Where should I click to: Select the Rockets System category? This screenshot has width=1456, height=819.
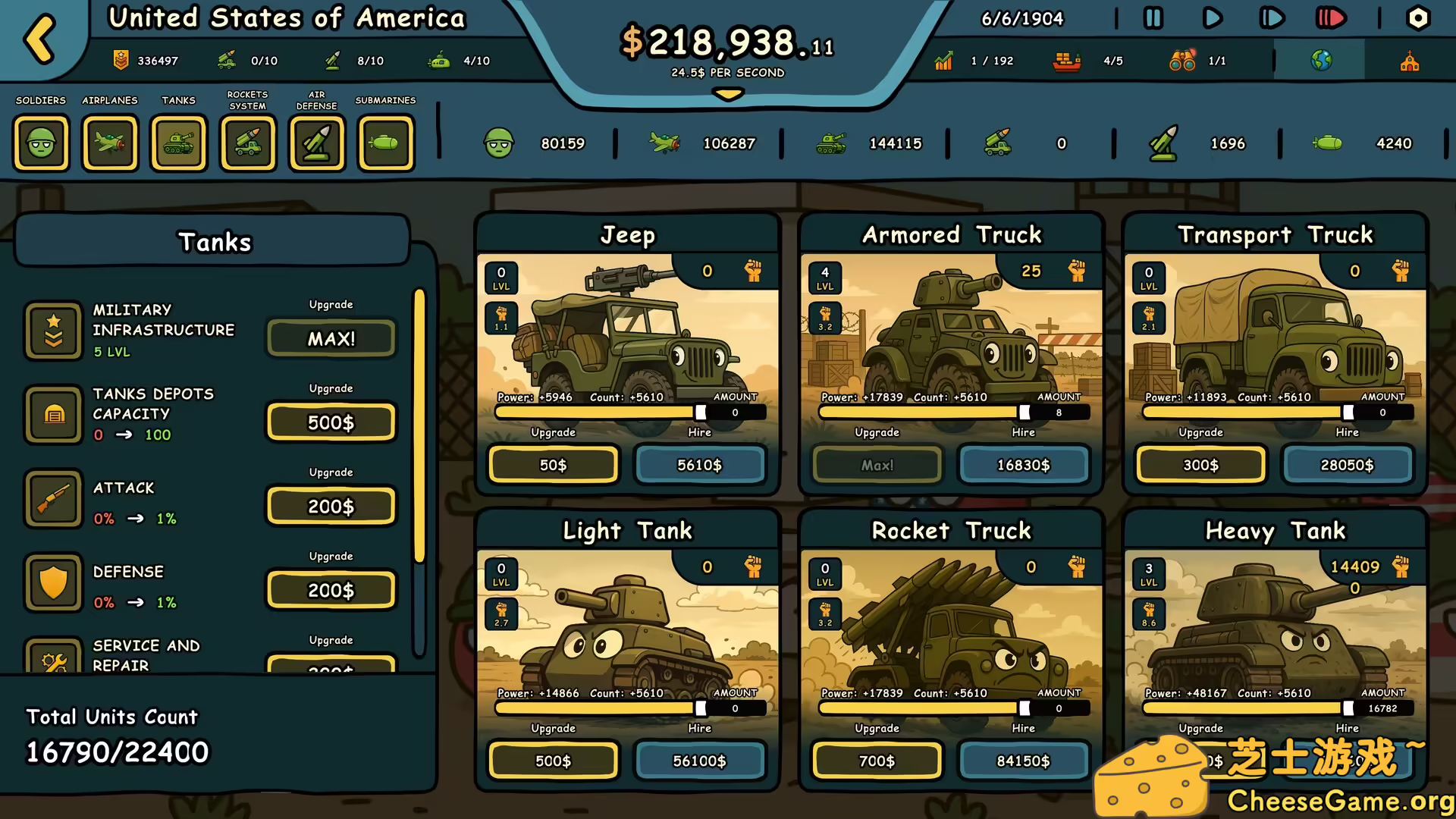click(x=248, y=143)
